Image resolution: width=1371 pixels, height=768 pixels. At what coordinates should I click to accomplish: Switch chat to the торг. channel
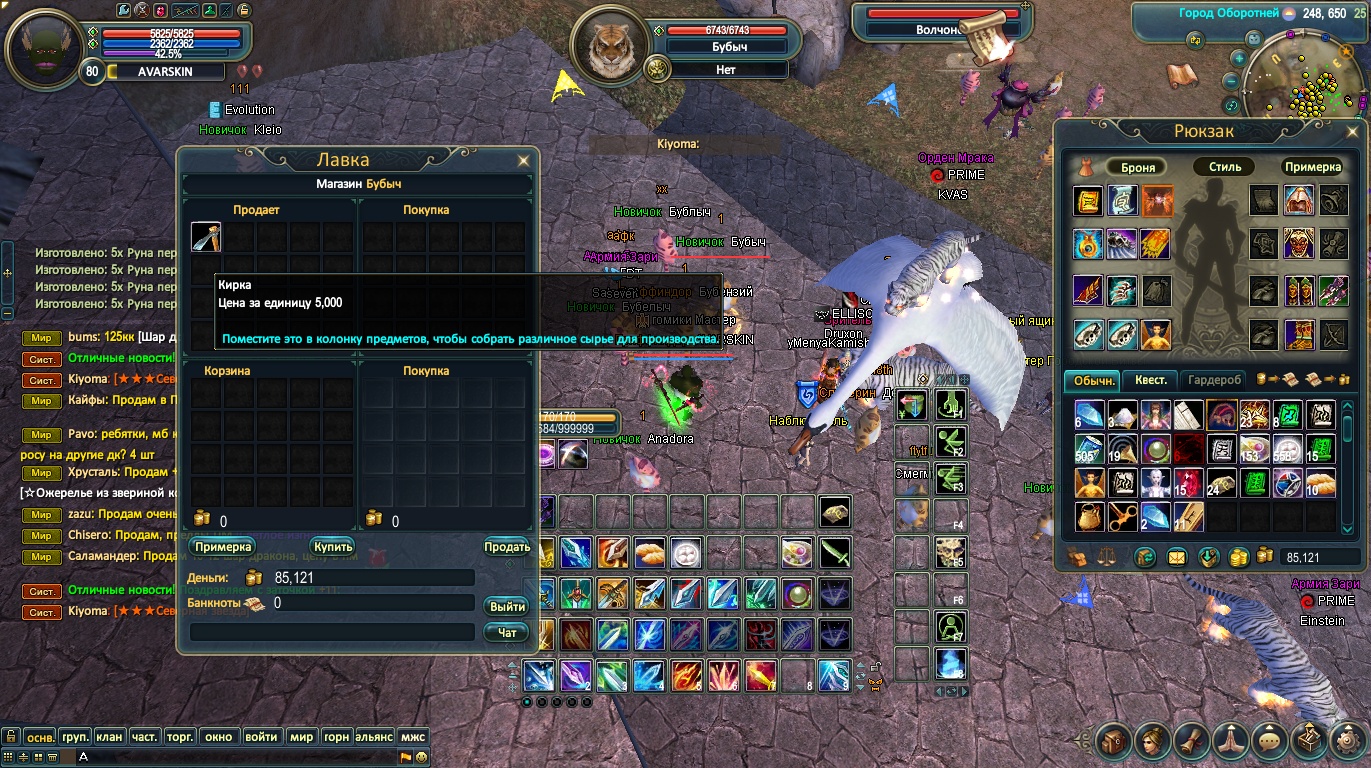coord(179,737)
